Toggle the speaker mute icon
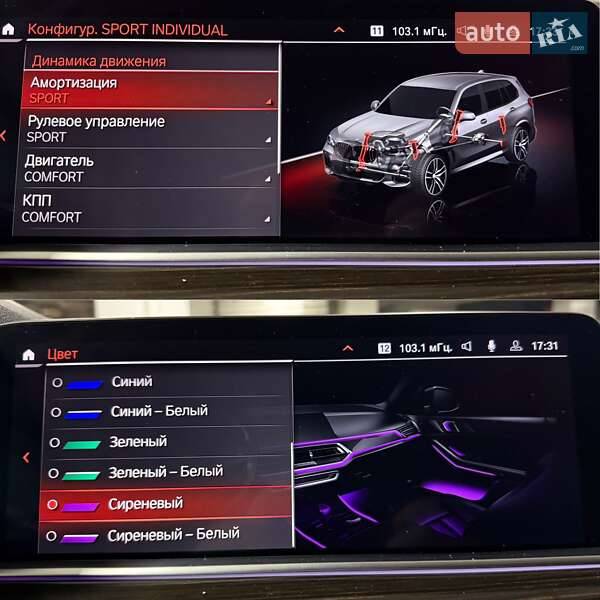Image resolution: width=600 pixels, height=600 pixels. point(466,347)
